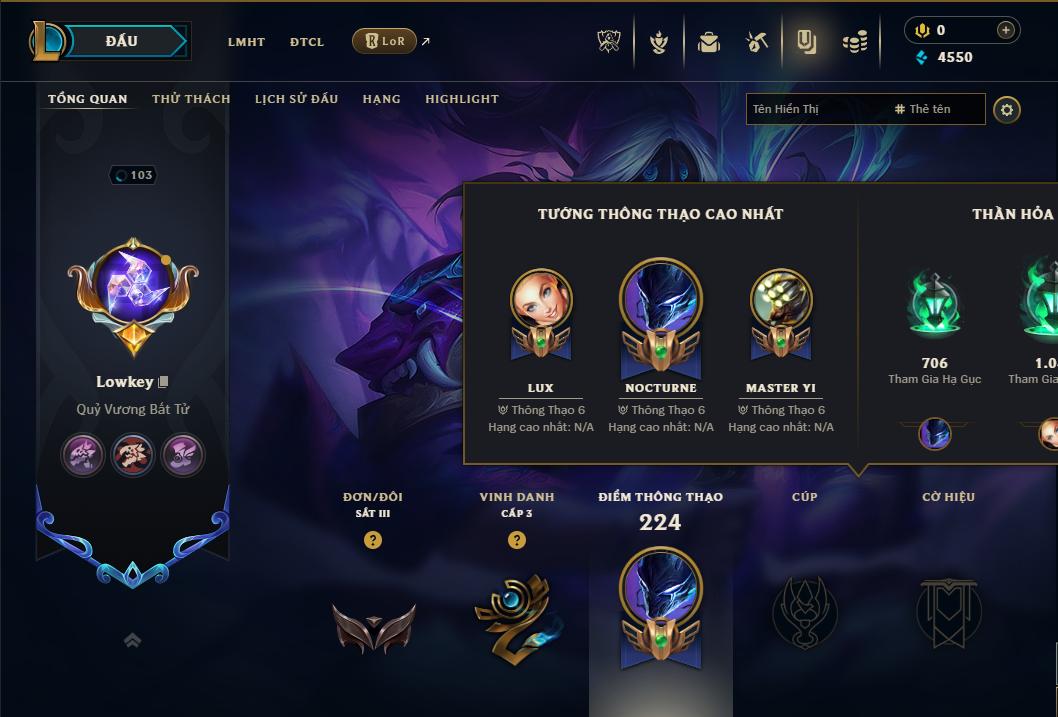Switch to ĐTCL game mode
1058x717 pixels.
pos(307,42)
